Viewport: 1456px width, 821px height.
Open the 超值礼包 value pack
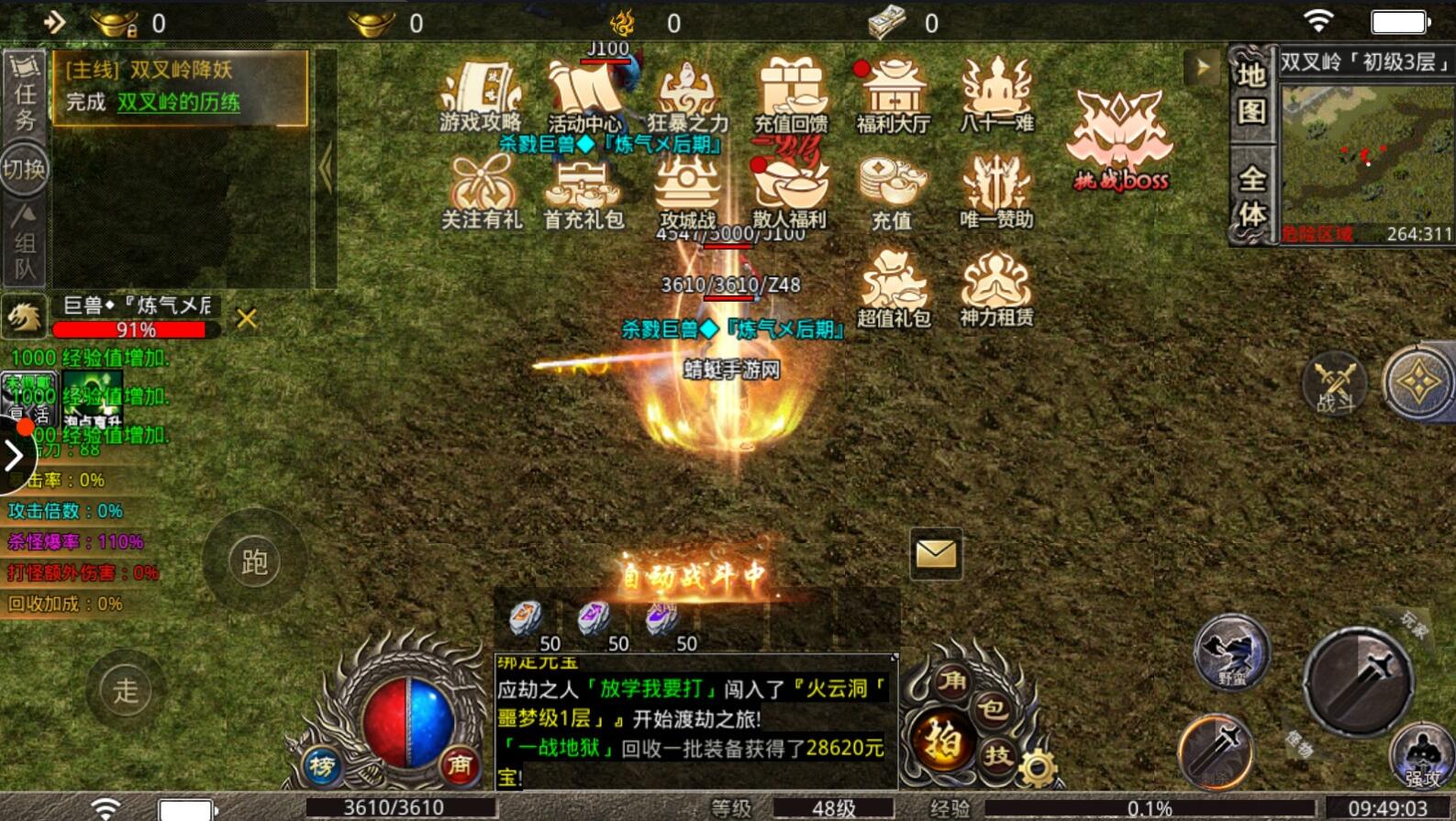[894, 289]
